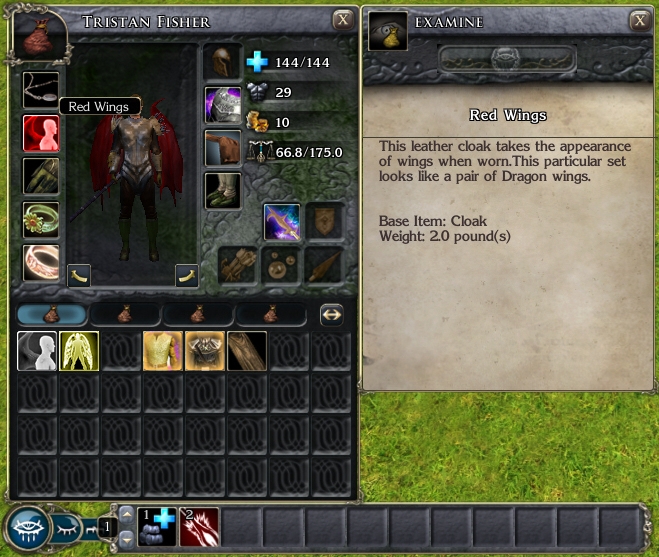The image size is (659, 557).
Task: Select the equipped glowing orange ring slot
Action: 41,263
